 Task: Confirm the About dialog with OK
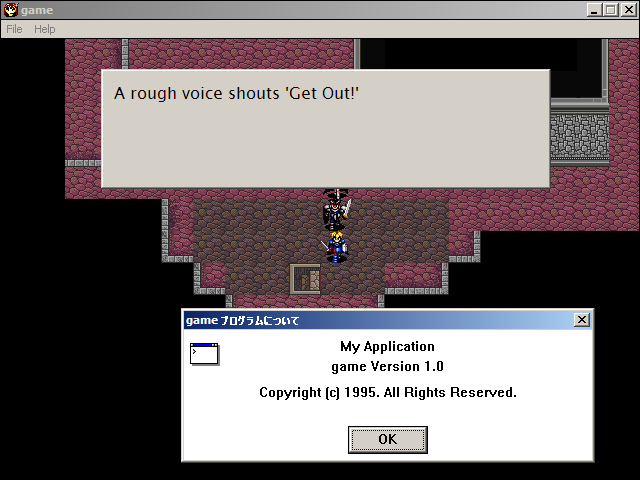pyautogui.click(x=387, y=439)
